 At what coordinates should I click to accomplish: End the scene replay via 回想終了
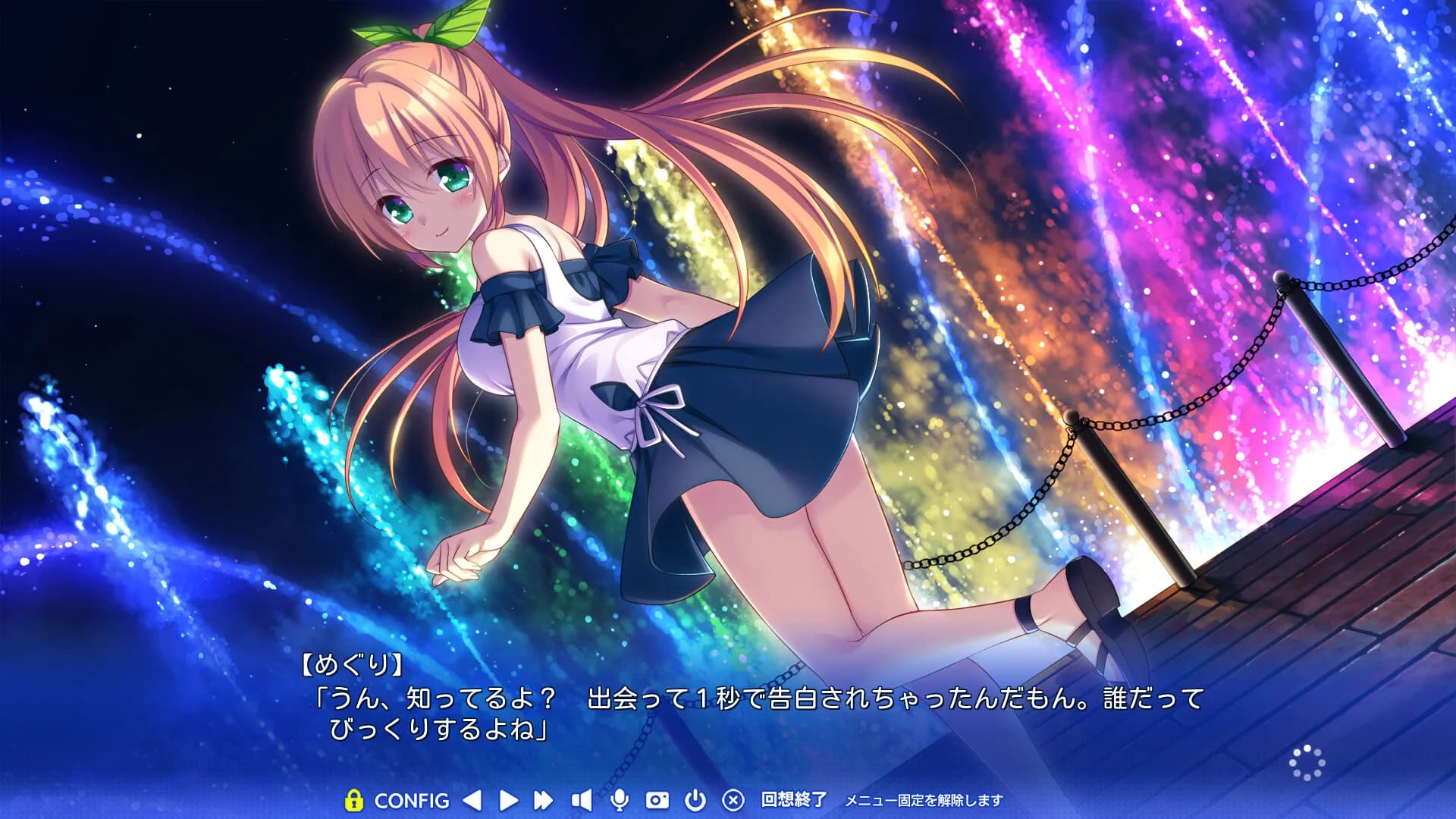pyautogui.click(x=793, y=800)
